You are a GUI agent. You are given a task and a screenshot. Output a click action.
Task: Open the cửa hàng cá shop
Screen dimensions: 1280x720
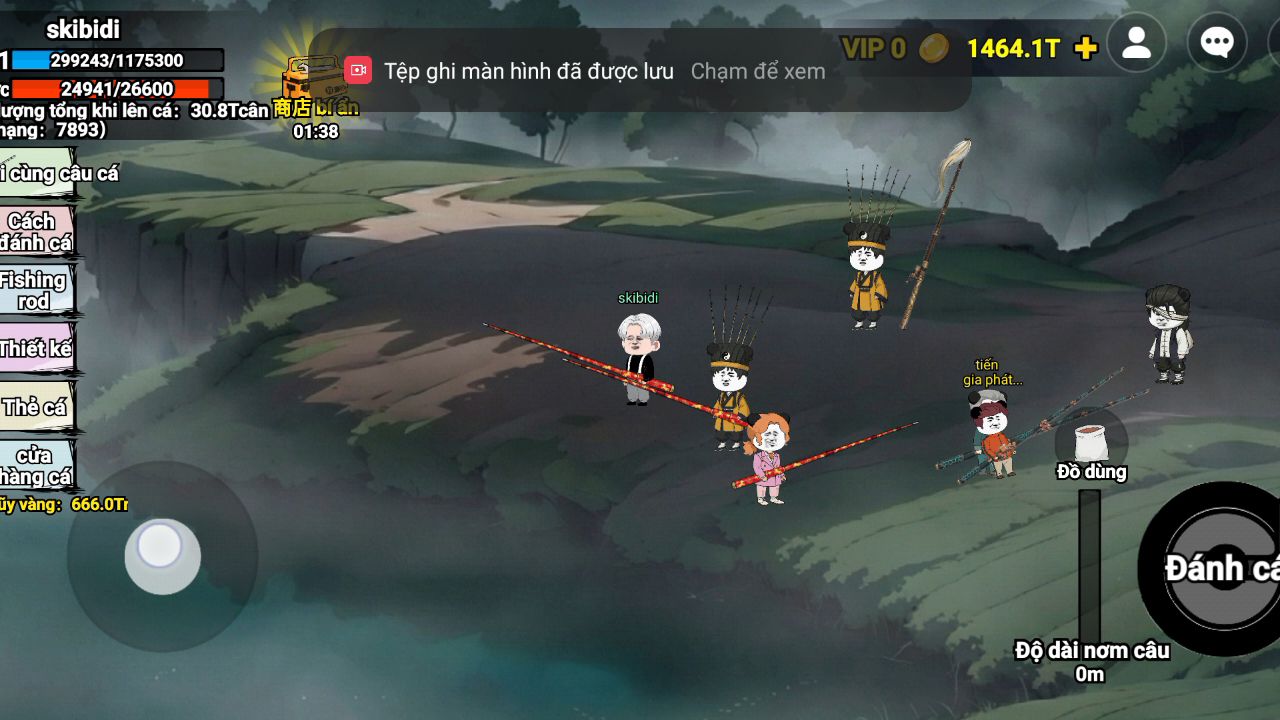pyautogui.click(x=35, y=466)
